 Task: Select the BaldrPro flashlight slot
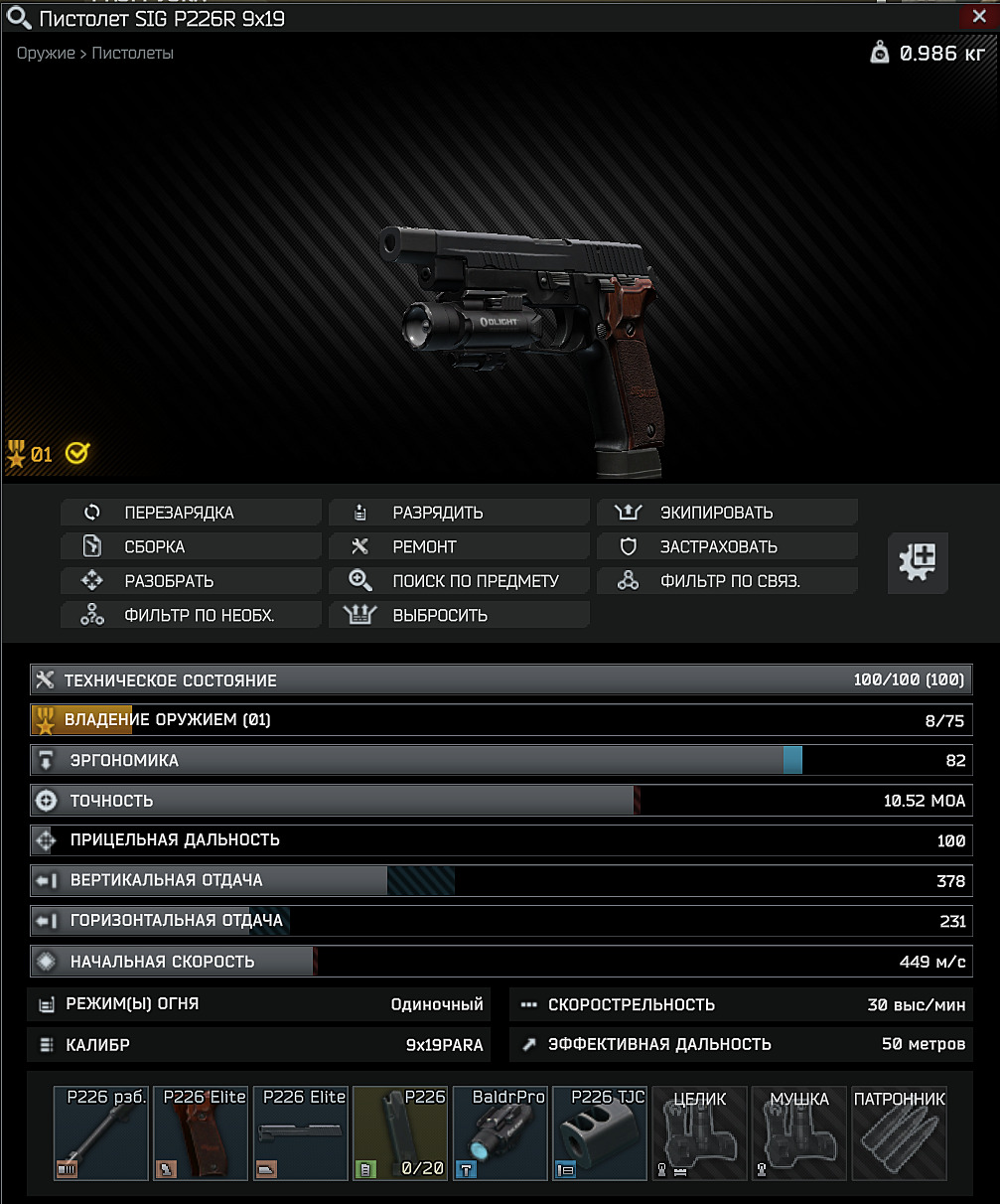tap(500, 1133)
